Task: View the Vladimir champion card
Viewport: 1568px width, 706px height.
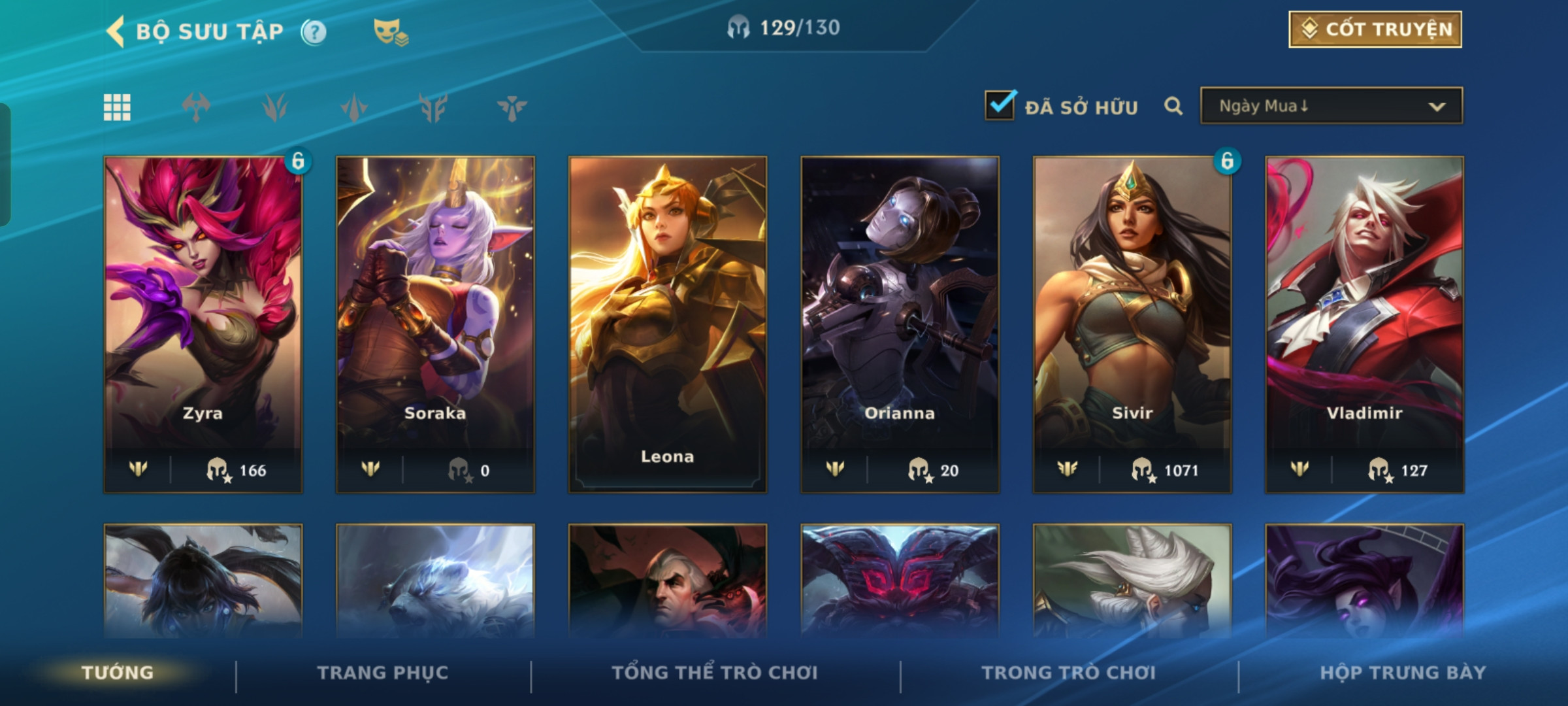Action: point(1364,324)
